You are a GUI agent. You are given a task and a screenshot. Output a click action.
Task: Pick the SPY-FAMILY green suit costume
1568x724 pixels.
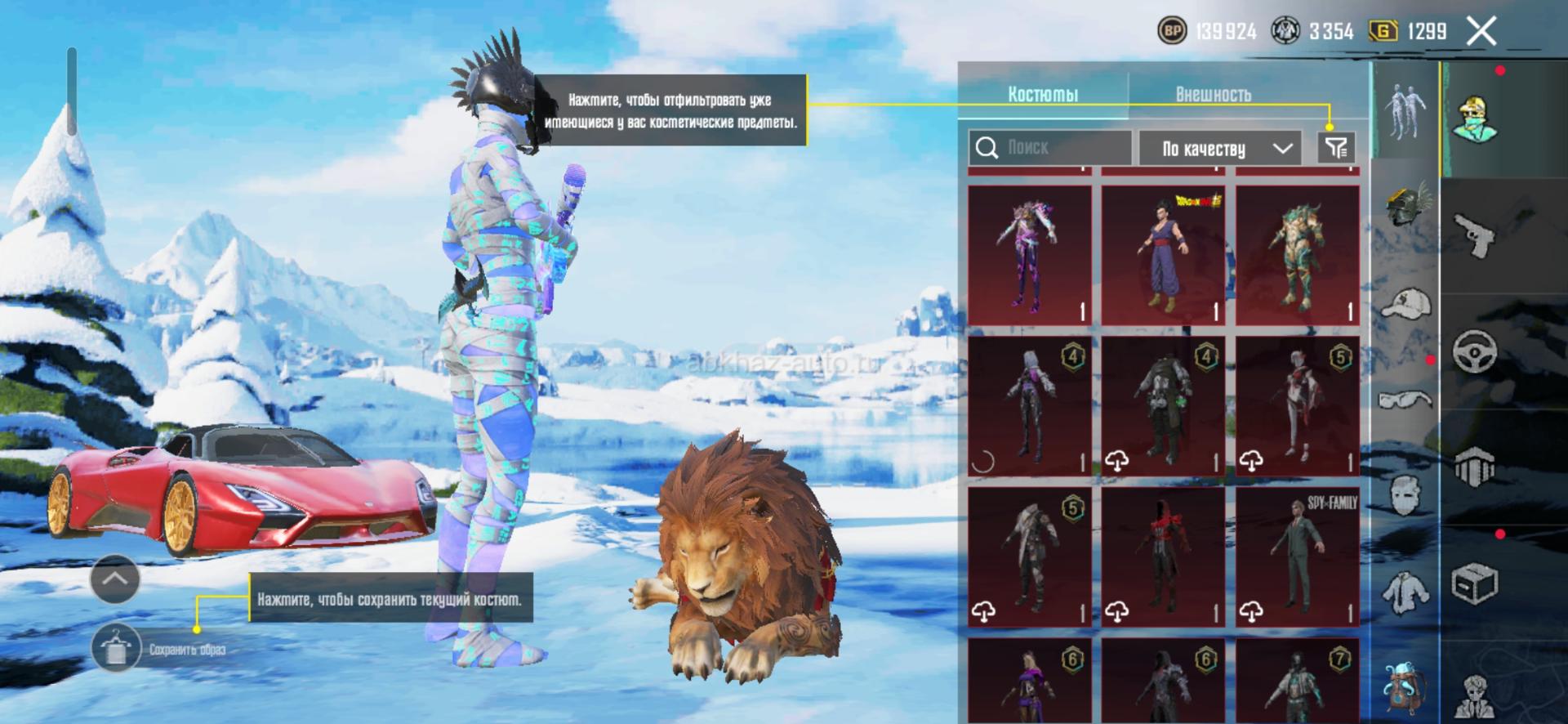coord(1297,557)
